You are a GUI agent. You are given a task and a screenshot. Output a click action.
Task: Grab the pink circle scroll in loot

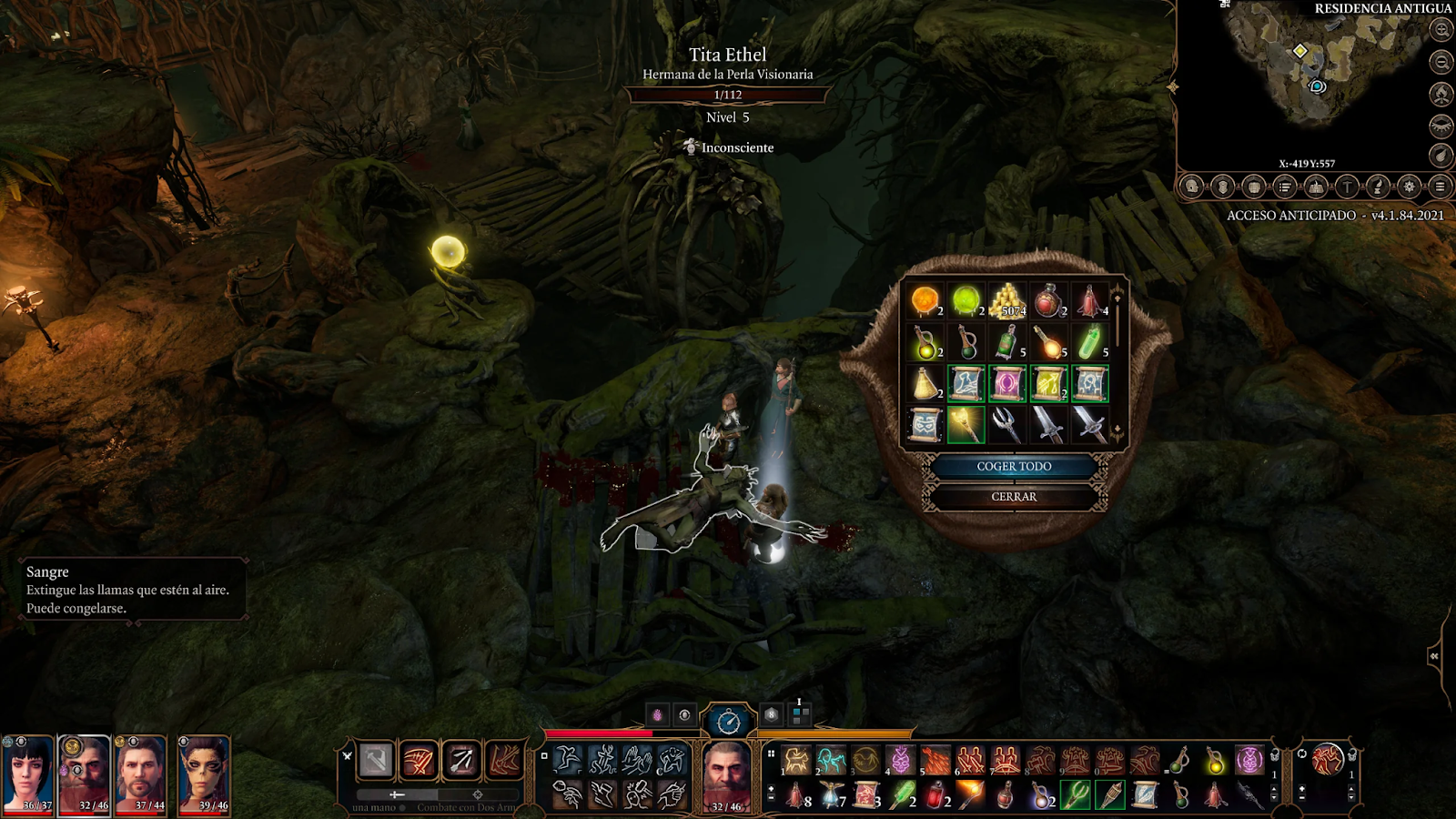tap(1007, 383)
